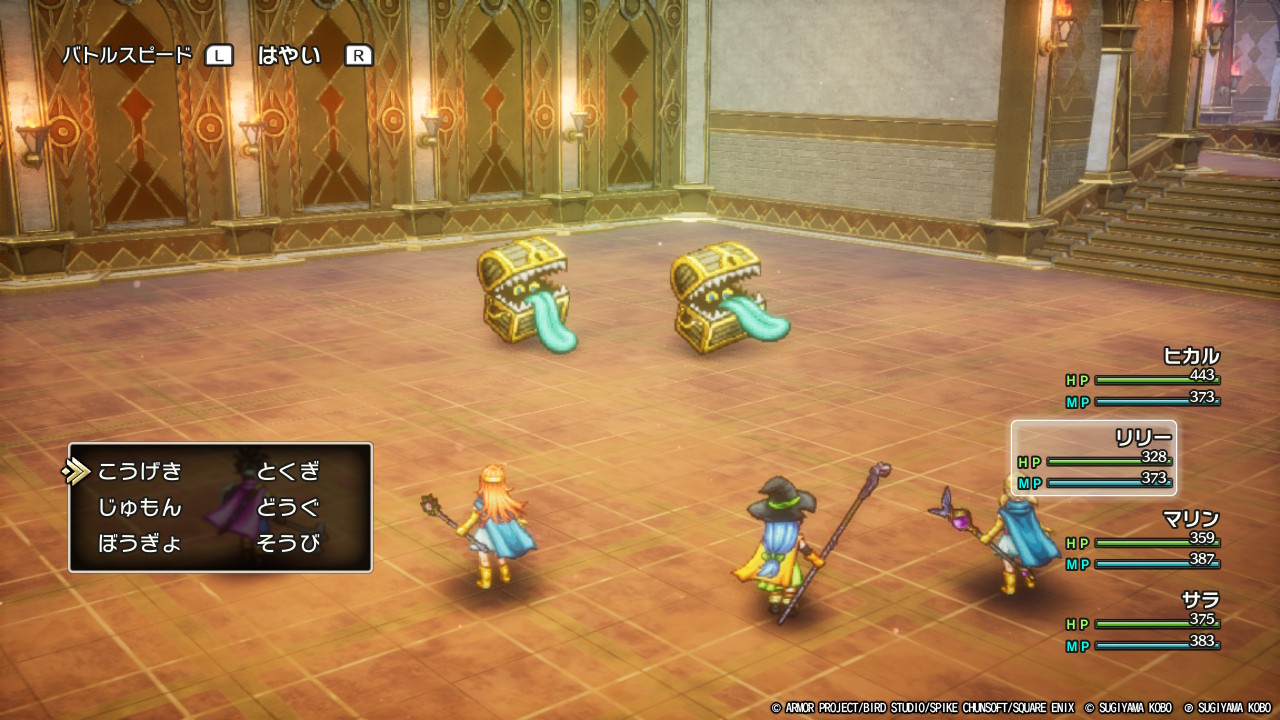Choose party member サラ in status list
Viewport: 1280px width, 720px height.
1143,622
